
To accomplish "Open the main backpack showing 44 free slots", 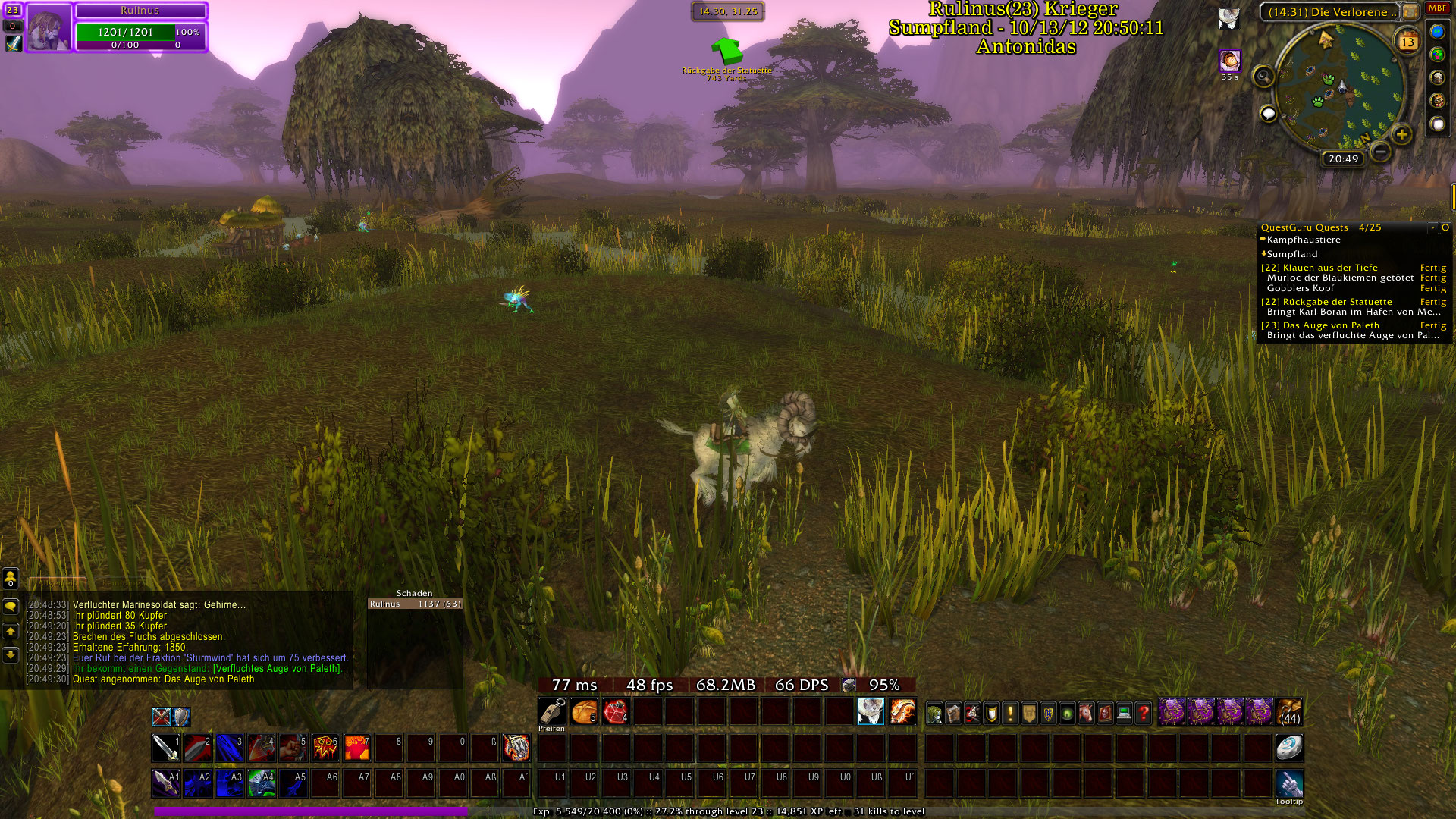I will point(1289,713).
